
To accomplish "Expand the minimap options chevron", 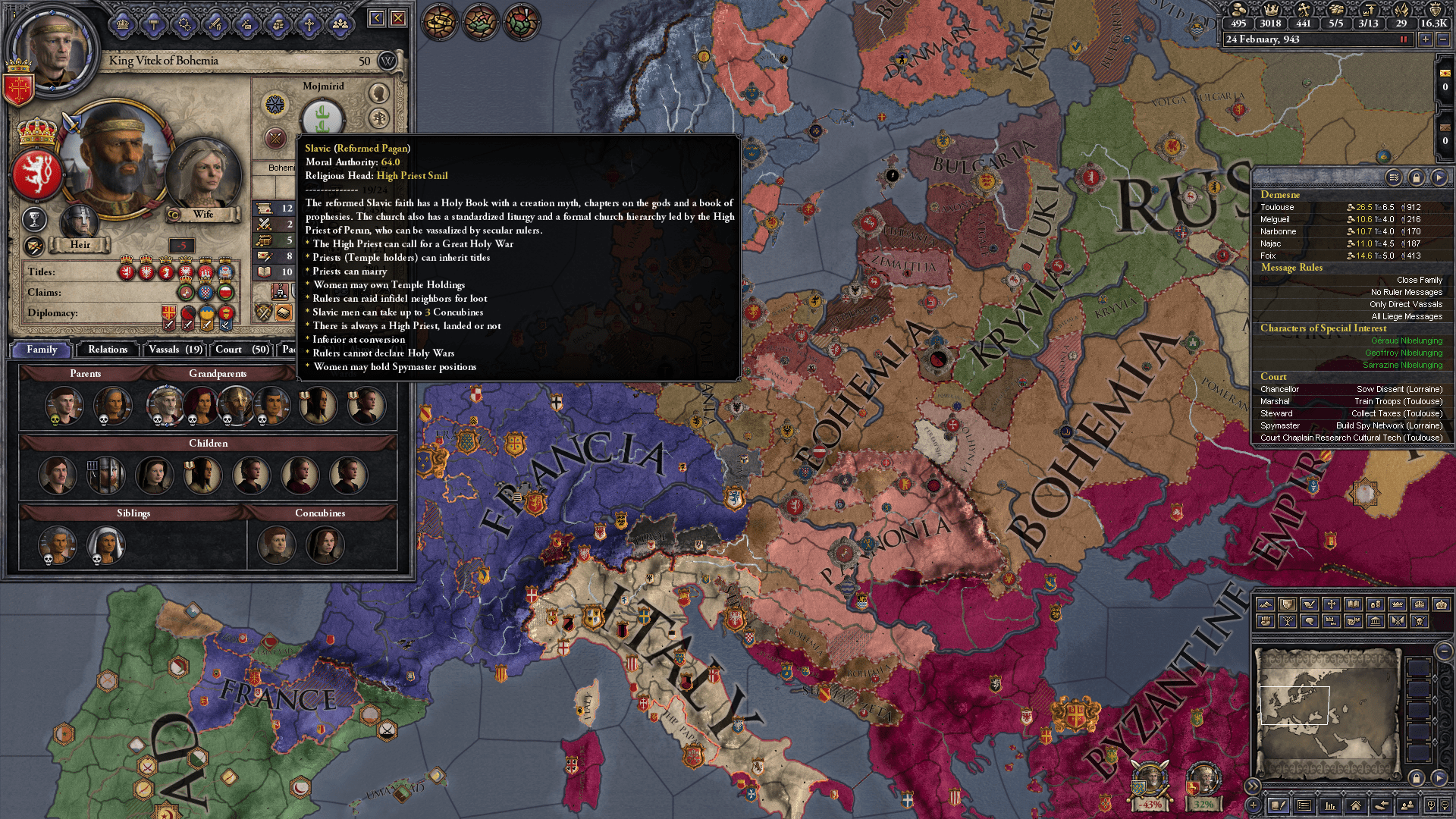I will [x=1253, y=786].
